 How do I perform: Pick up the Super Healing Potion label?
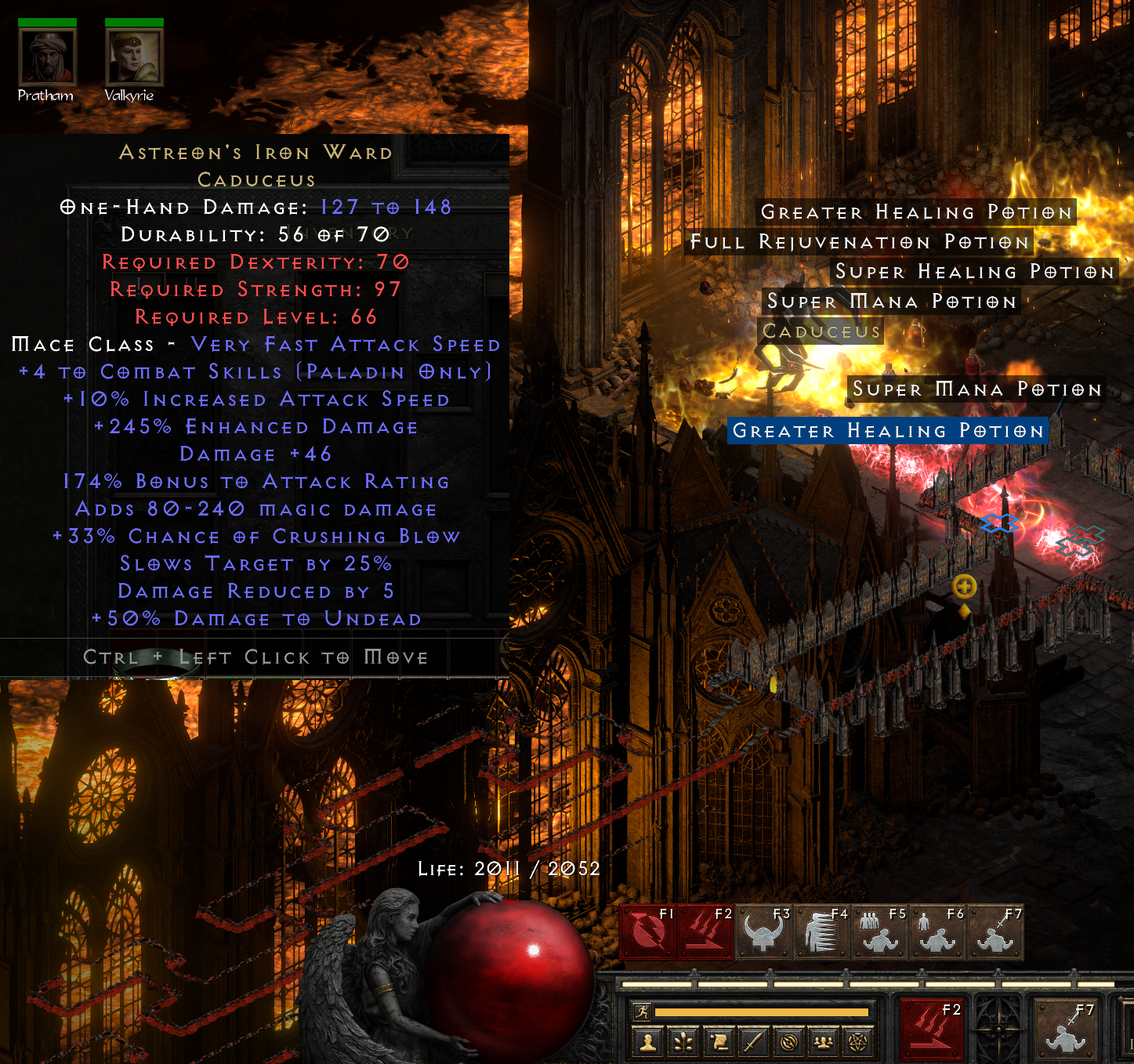point(974,272)
